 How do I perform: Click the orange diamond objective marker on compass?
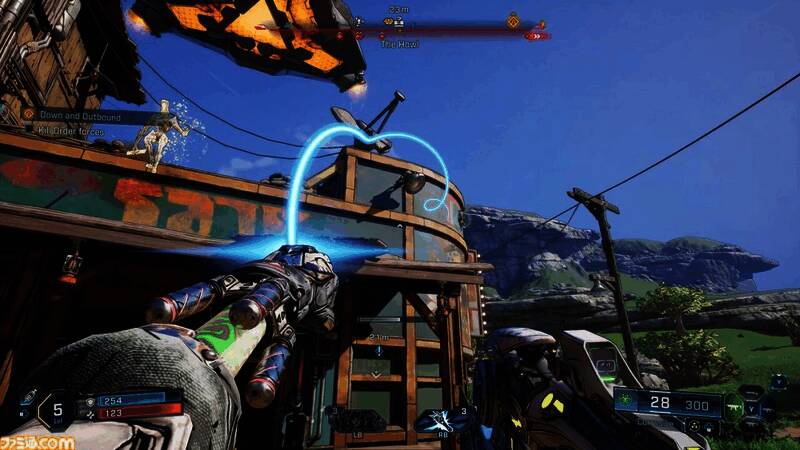tap(512, 19)
